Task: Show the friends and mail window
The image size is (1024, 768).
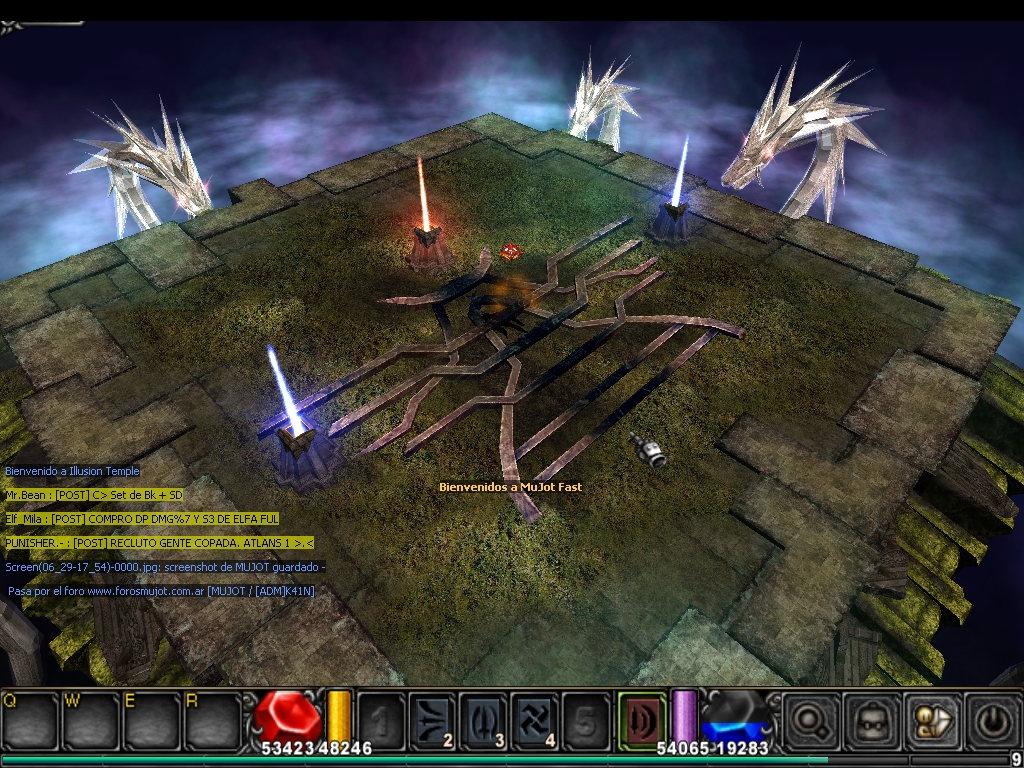Action: 931,718
